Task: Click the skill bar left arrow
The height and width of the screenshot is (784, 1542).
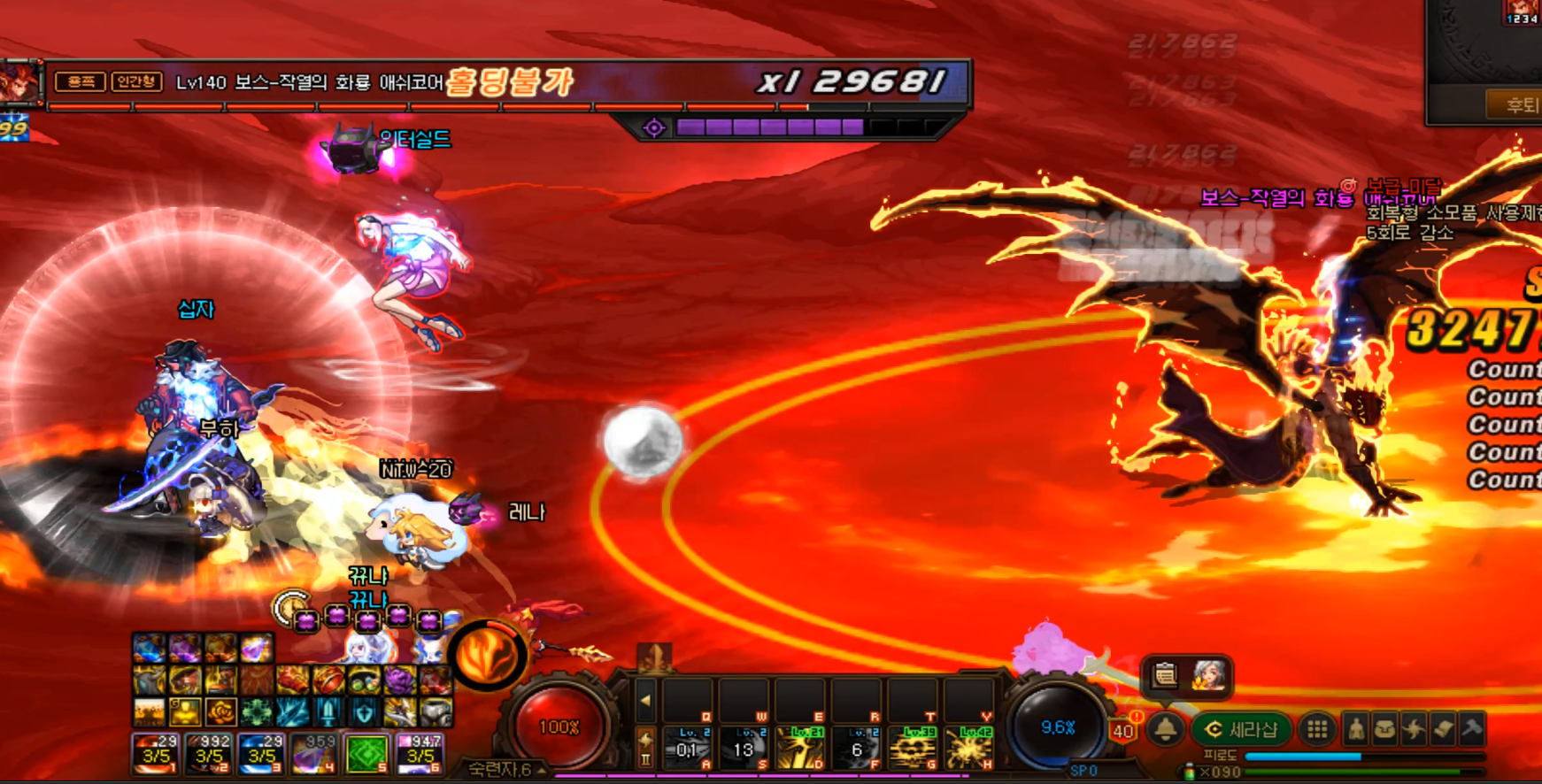Action: click(x=645, y=702)
